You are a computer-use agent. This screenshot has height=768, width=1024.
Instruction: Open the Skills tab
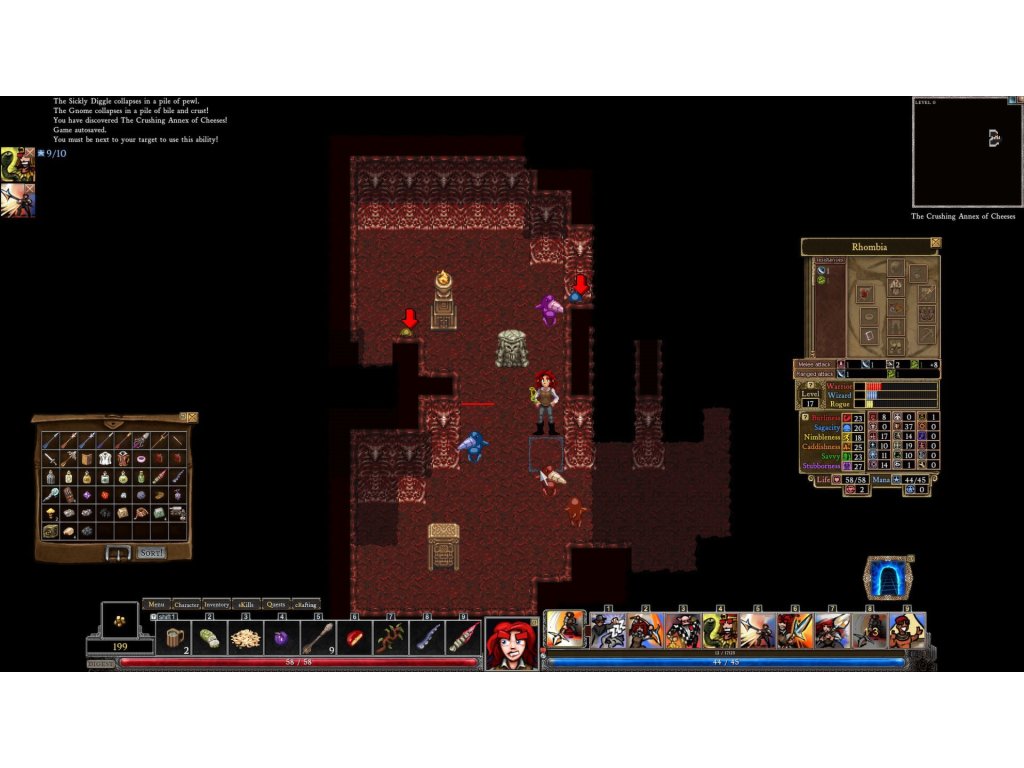(247, 604)
